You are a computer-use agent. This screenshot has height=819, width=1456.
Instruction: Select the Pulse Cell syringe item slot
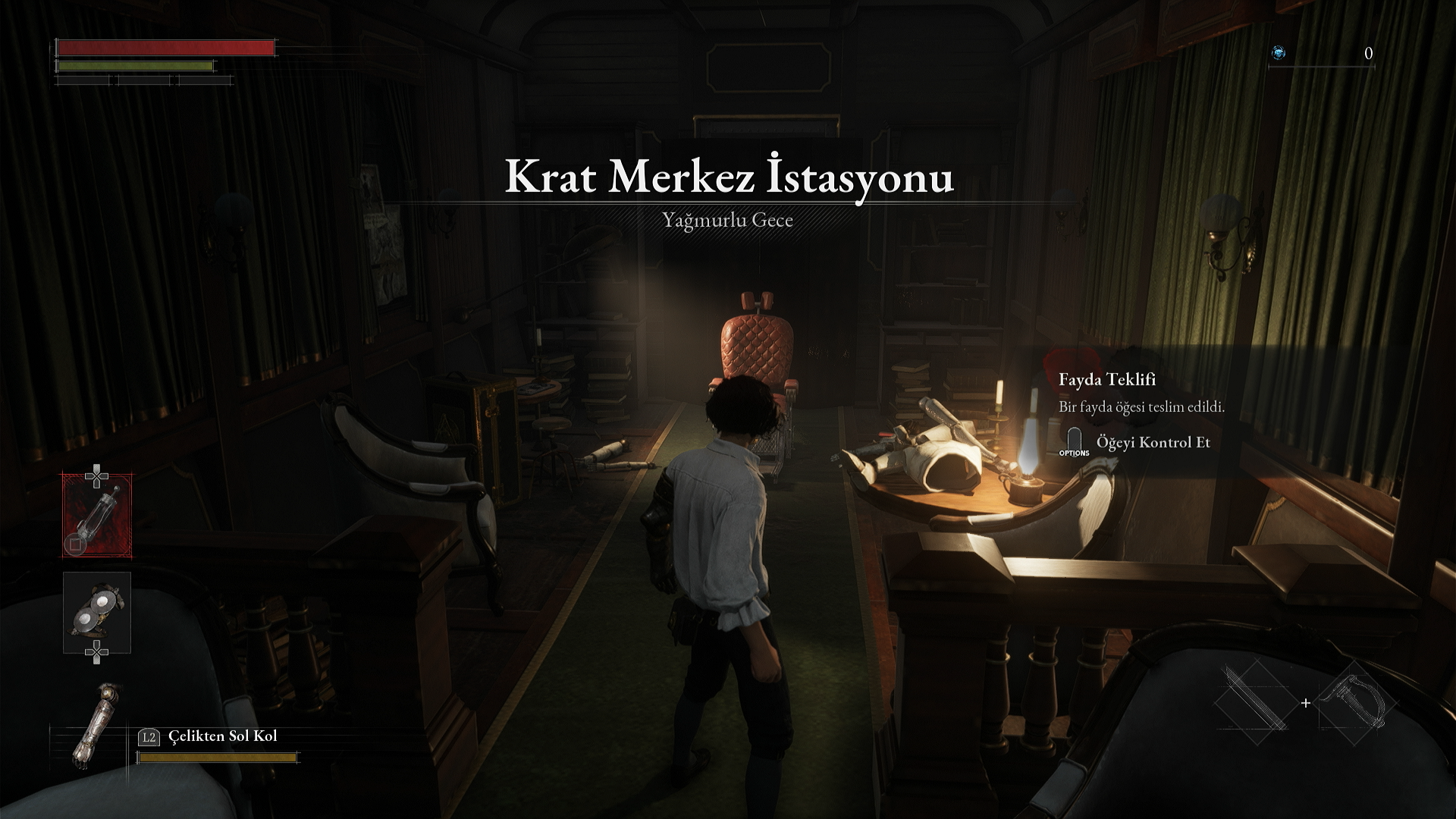coord(97,516)
